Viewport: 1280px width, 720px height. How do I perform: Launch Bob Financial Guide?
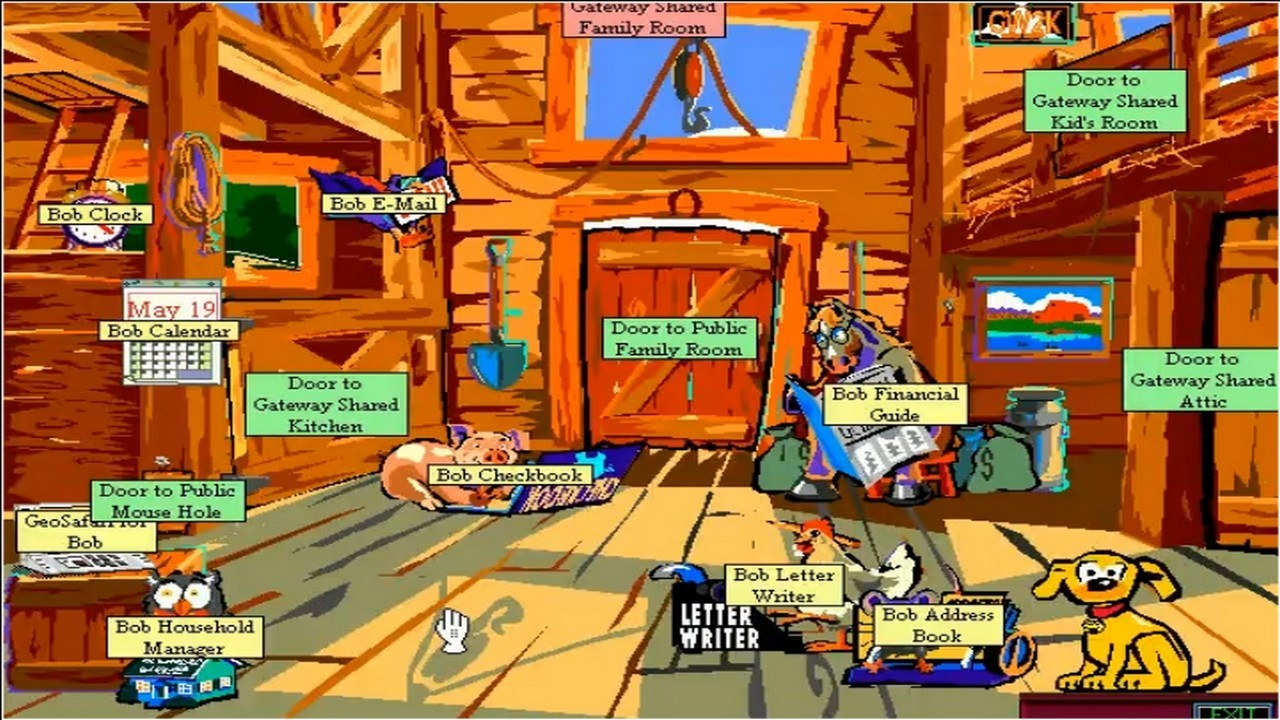coord(894,404)
